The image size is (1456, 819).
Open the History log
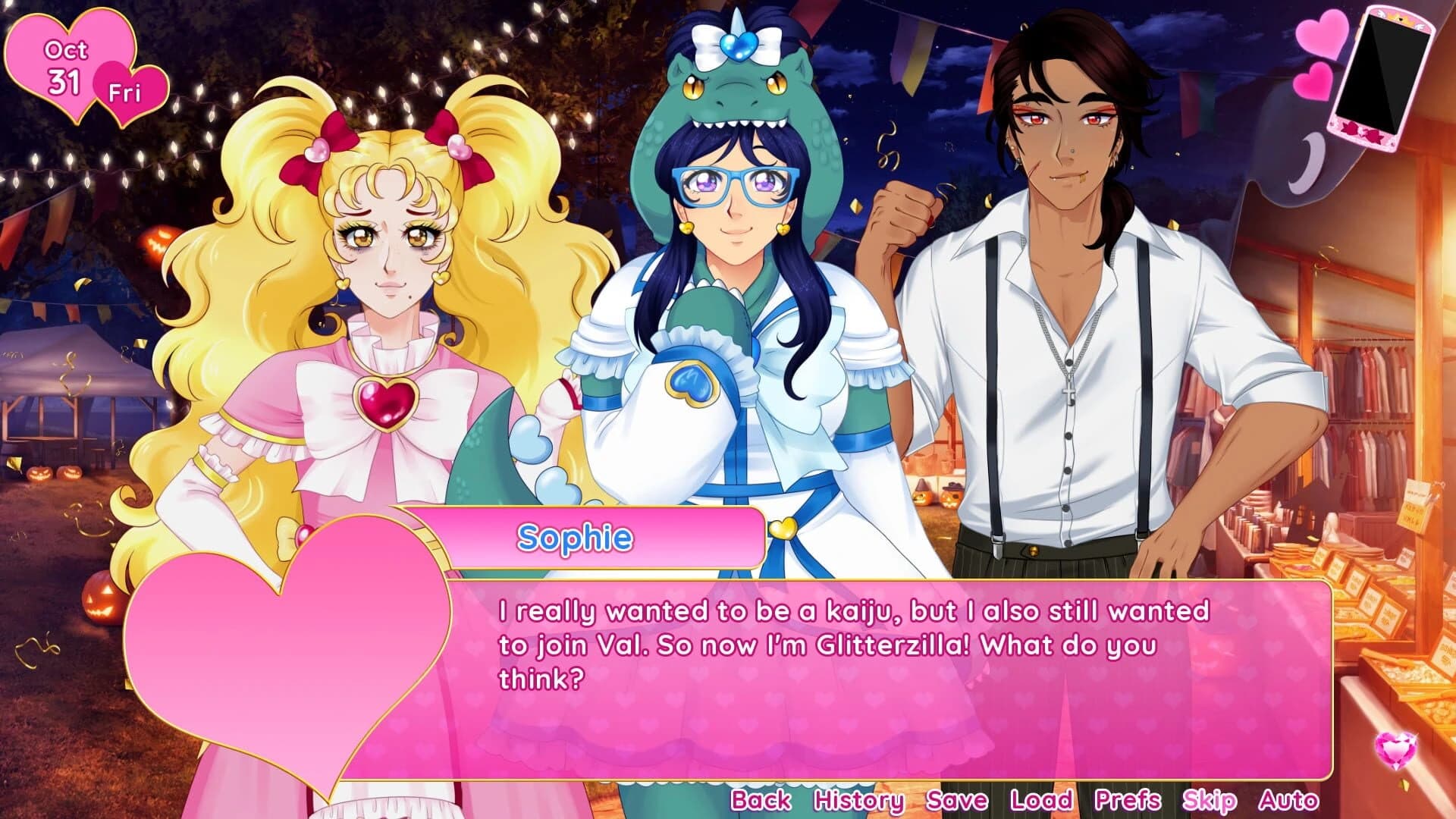861,800
